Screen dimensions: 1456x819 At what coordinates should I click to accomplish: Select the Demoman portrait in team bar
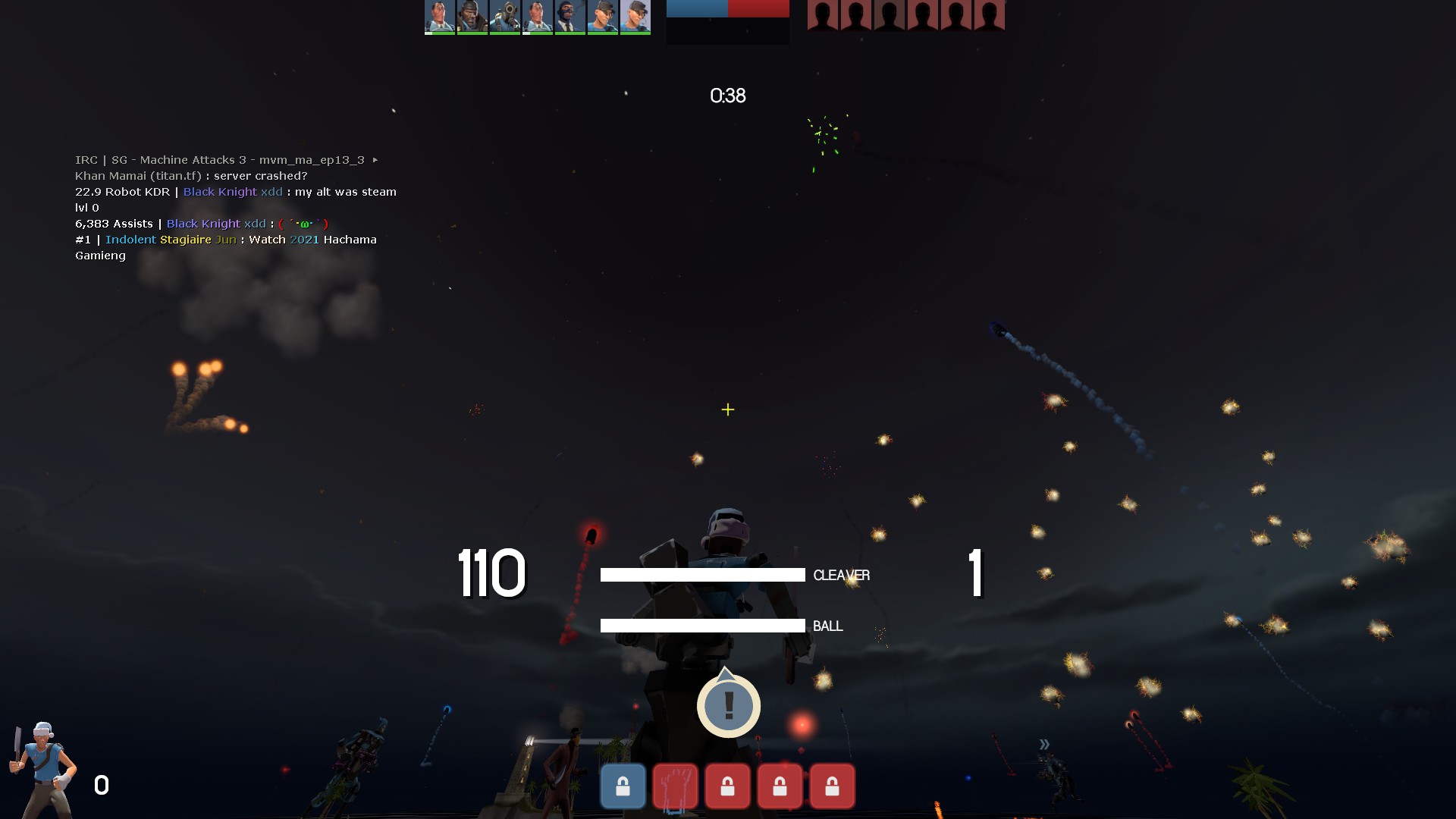[x=472, y=17]
